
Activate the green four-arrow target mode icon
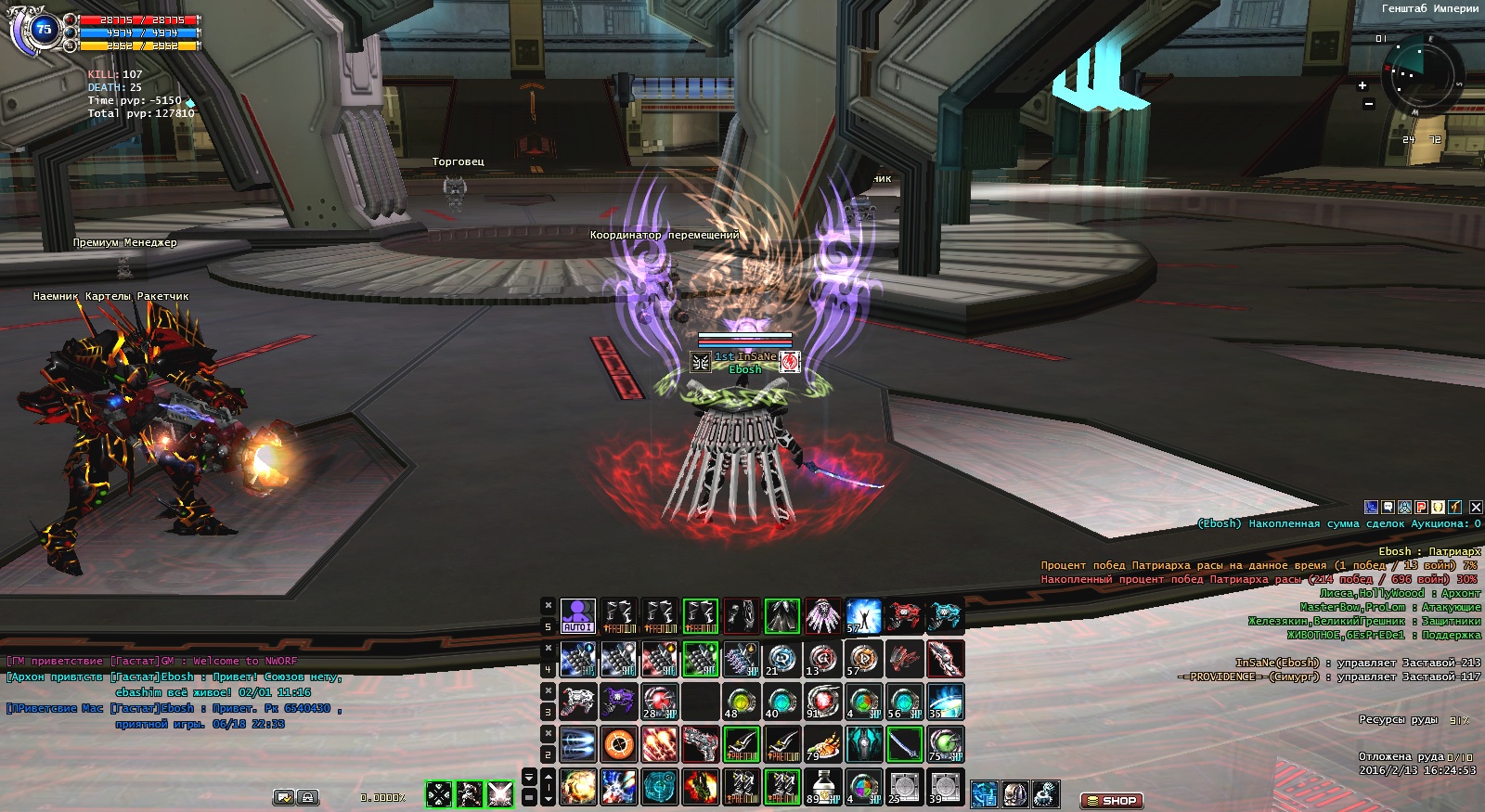pos(438,794)
